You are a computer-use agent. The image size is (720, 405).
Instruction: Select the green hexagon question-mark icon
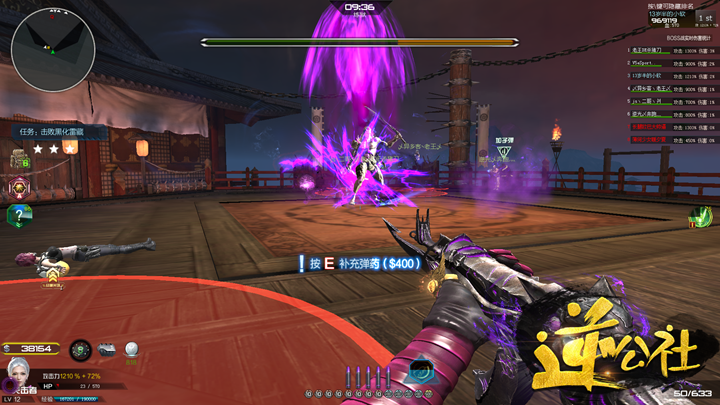tap(17, 214)
